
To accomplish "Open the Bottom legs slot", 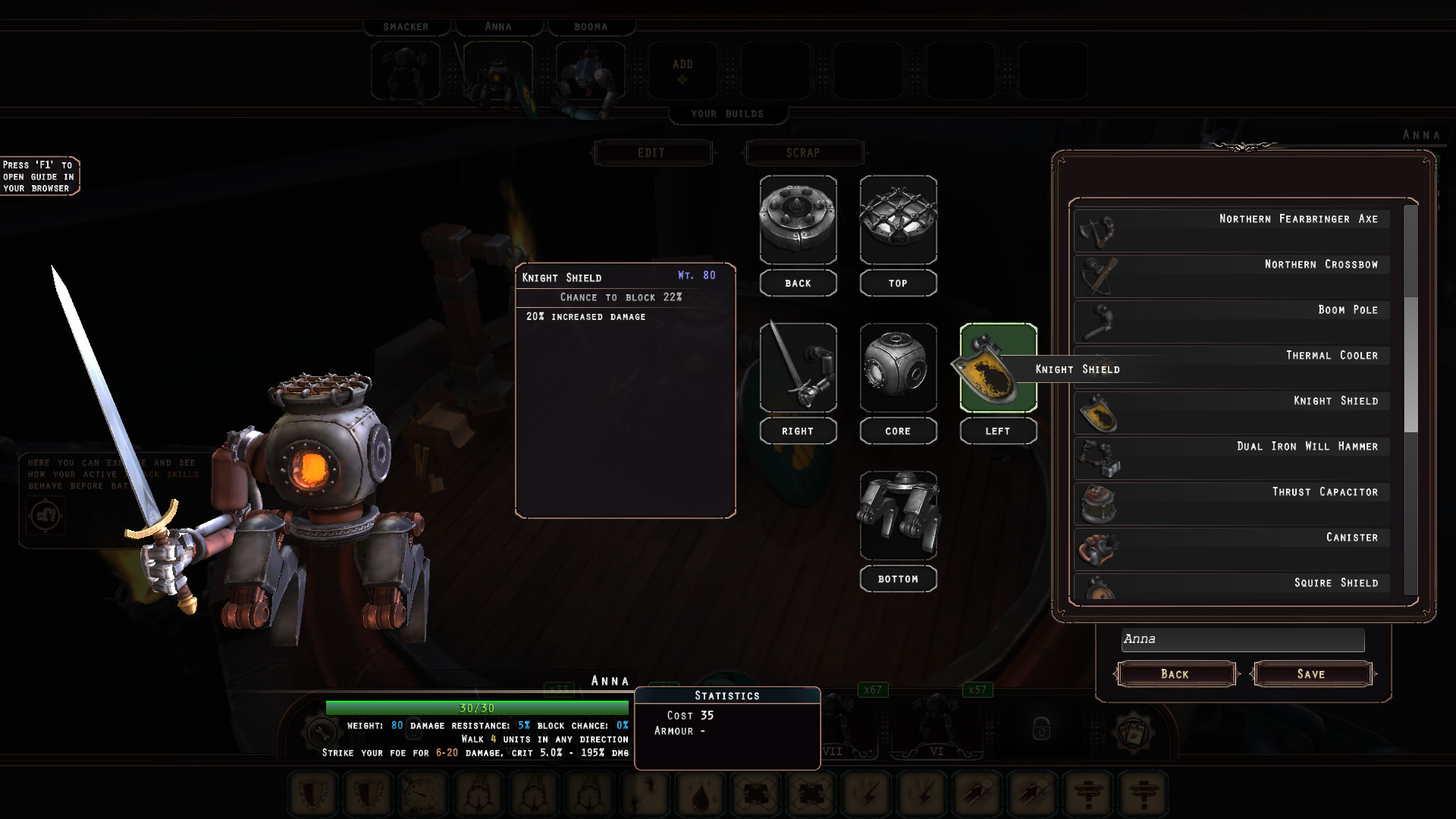I will coord(898,516).
